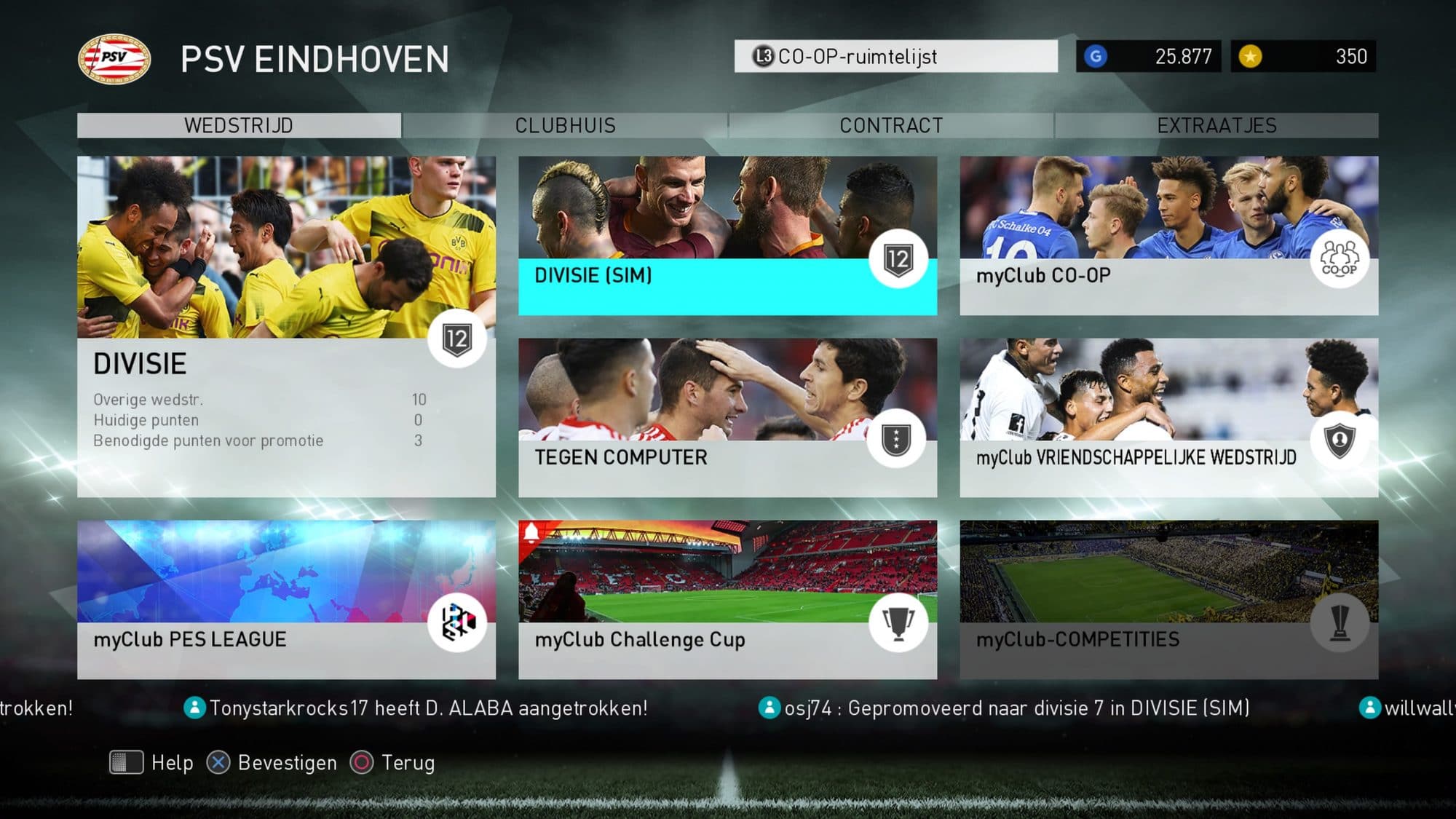
Task: Switch to the WEDSTRIJD tab
Action: pos(239,125)
